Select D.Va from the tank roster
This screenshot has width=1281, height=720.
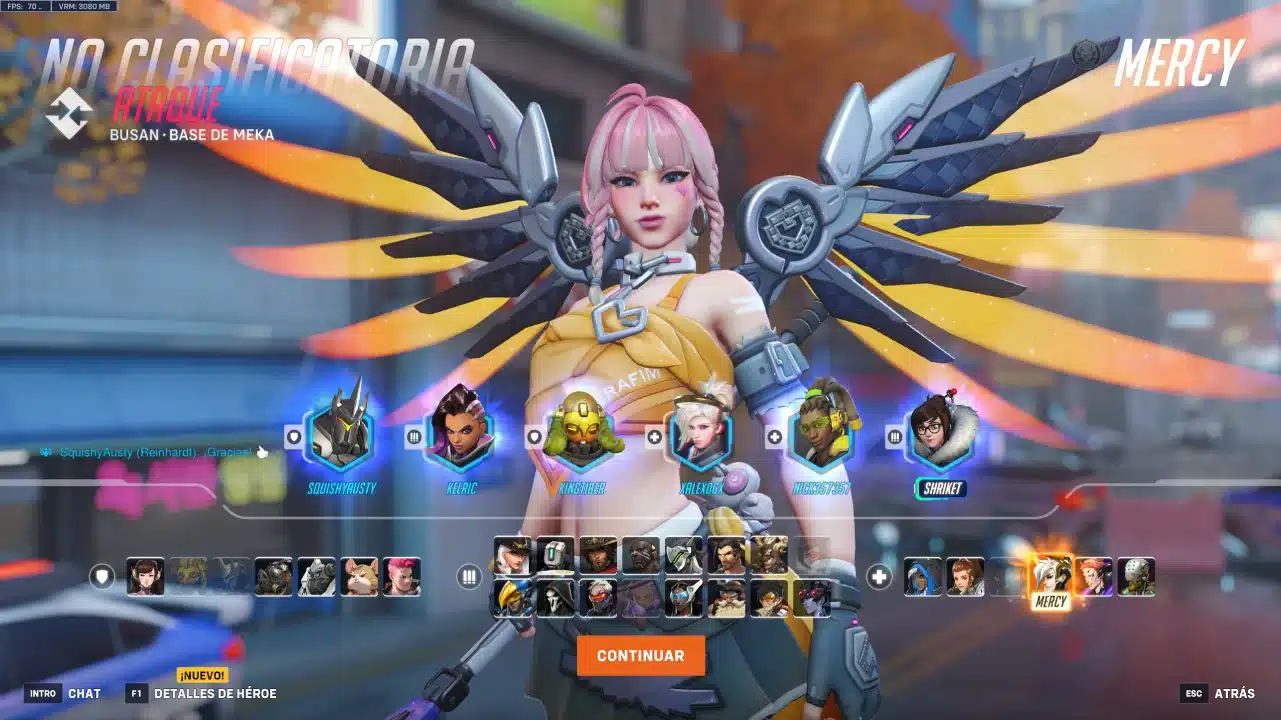[x=145, y=577]
